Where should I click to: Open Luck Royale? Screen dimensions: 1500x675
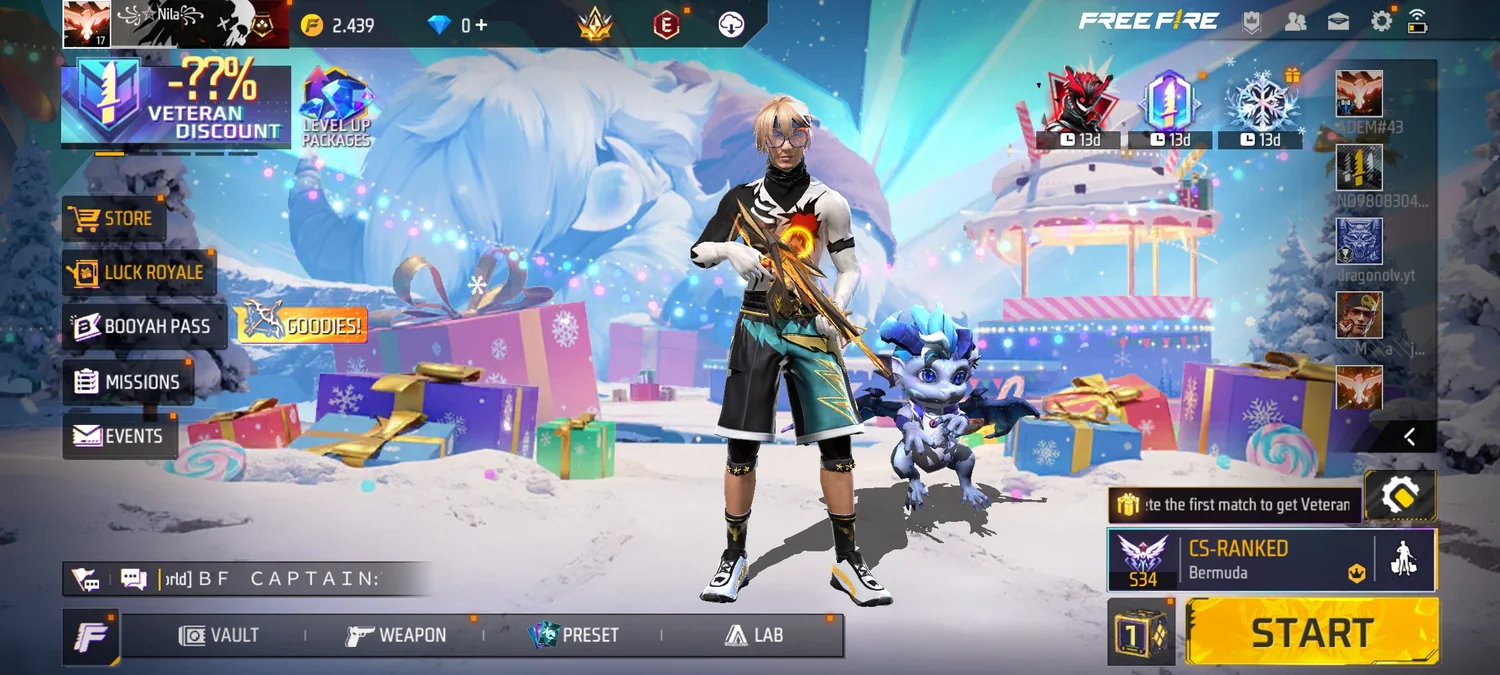click(x=139, y=272)
